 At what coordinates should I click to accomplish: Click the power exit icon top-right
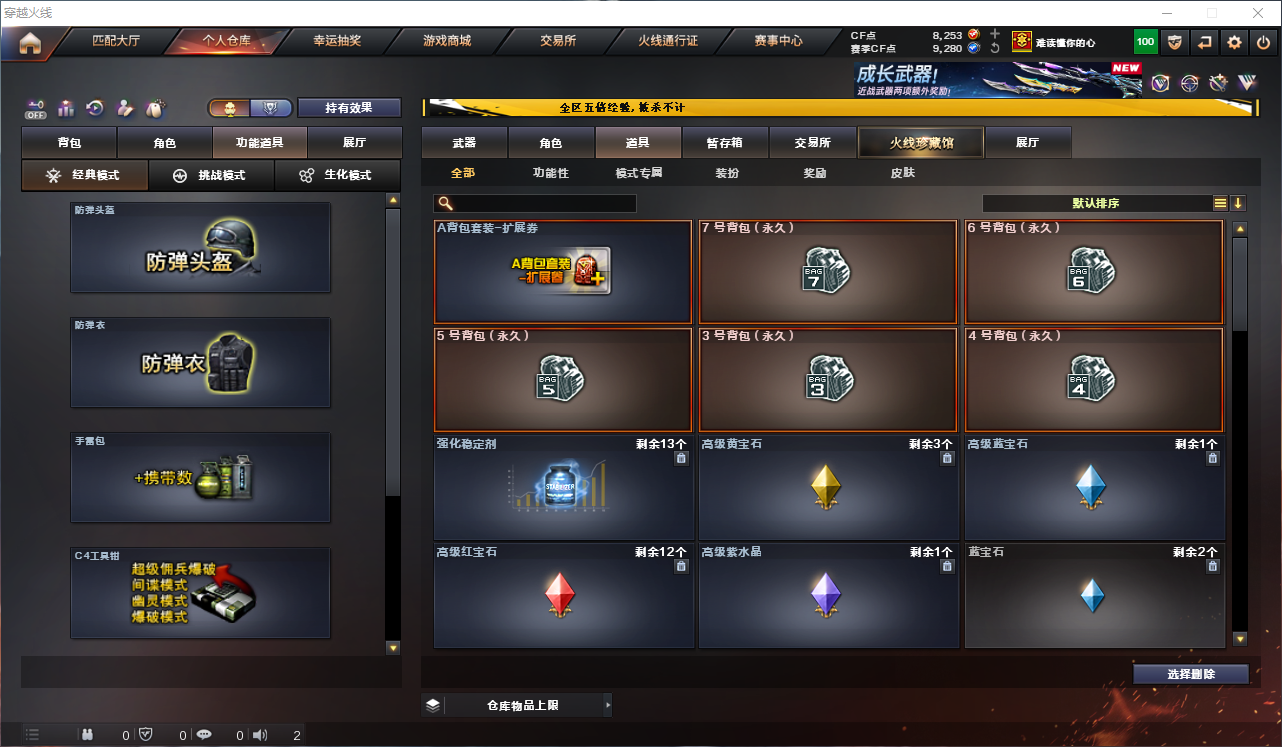pyautogui.click(x=1262, y=42)
